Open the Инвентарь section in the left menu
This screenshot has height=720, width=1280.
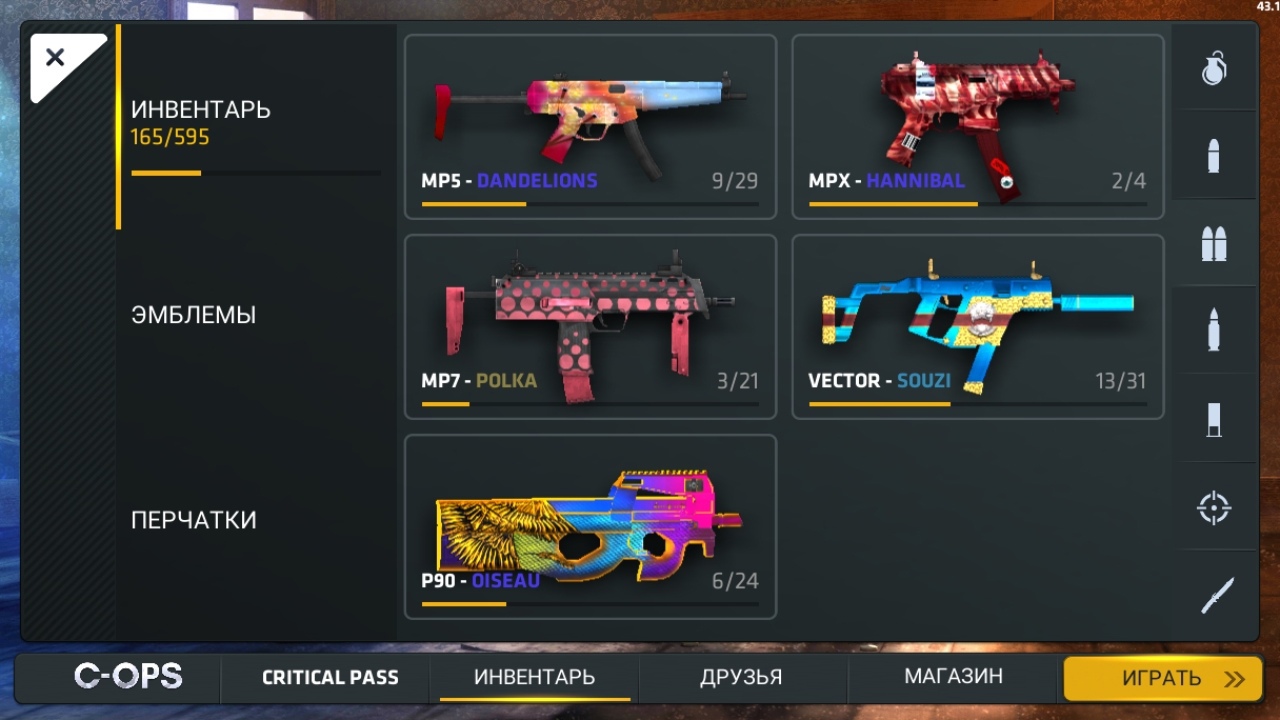pyautogui.click(x=201, y=121)
